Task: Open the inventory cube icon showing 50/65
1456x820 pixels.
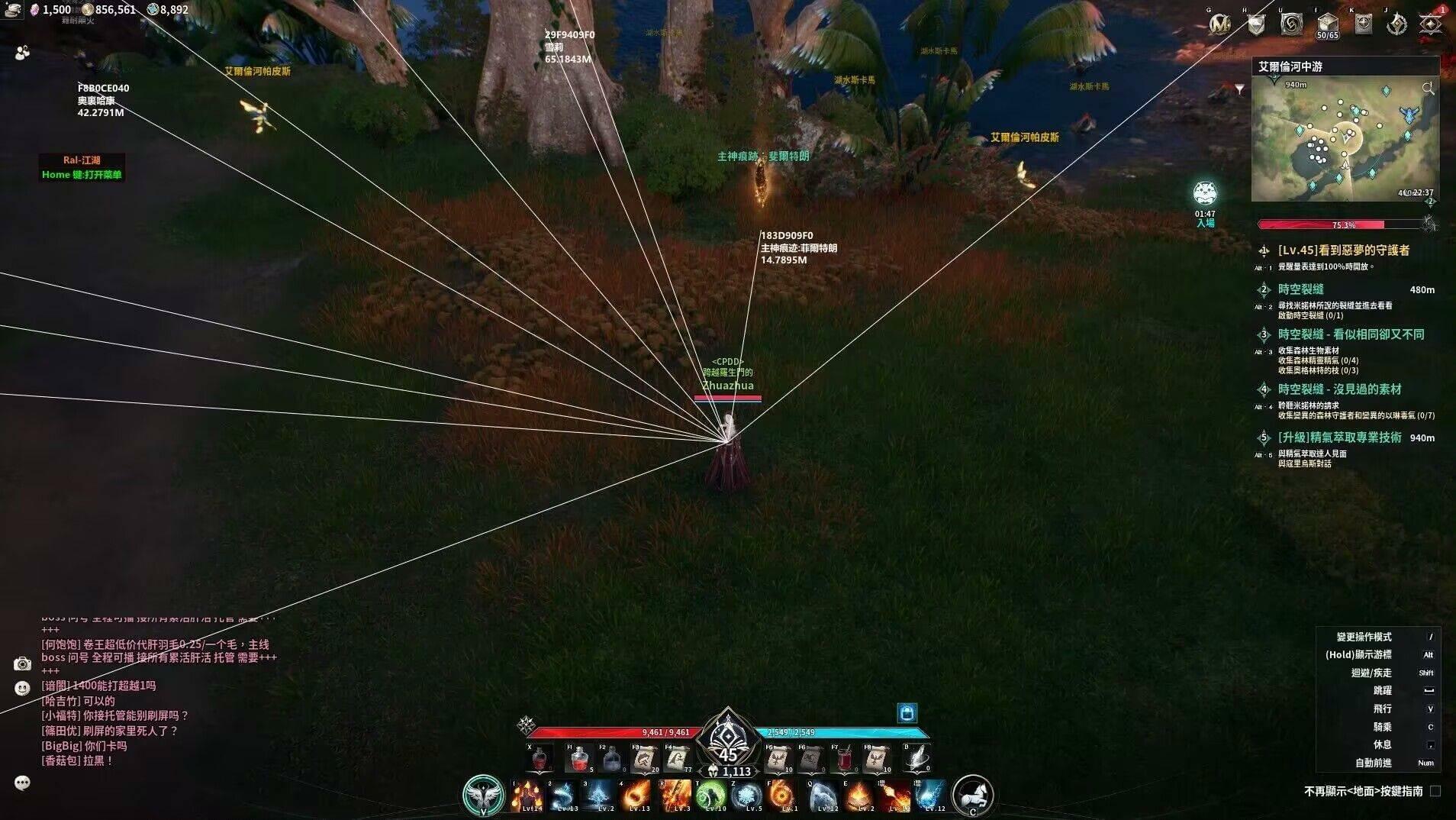Action: click(x=1327, y=23)
